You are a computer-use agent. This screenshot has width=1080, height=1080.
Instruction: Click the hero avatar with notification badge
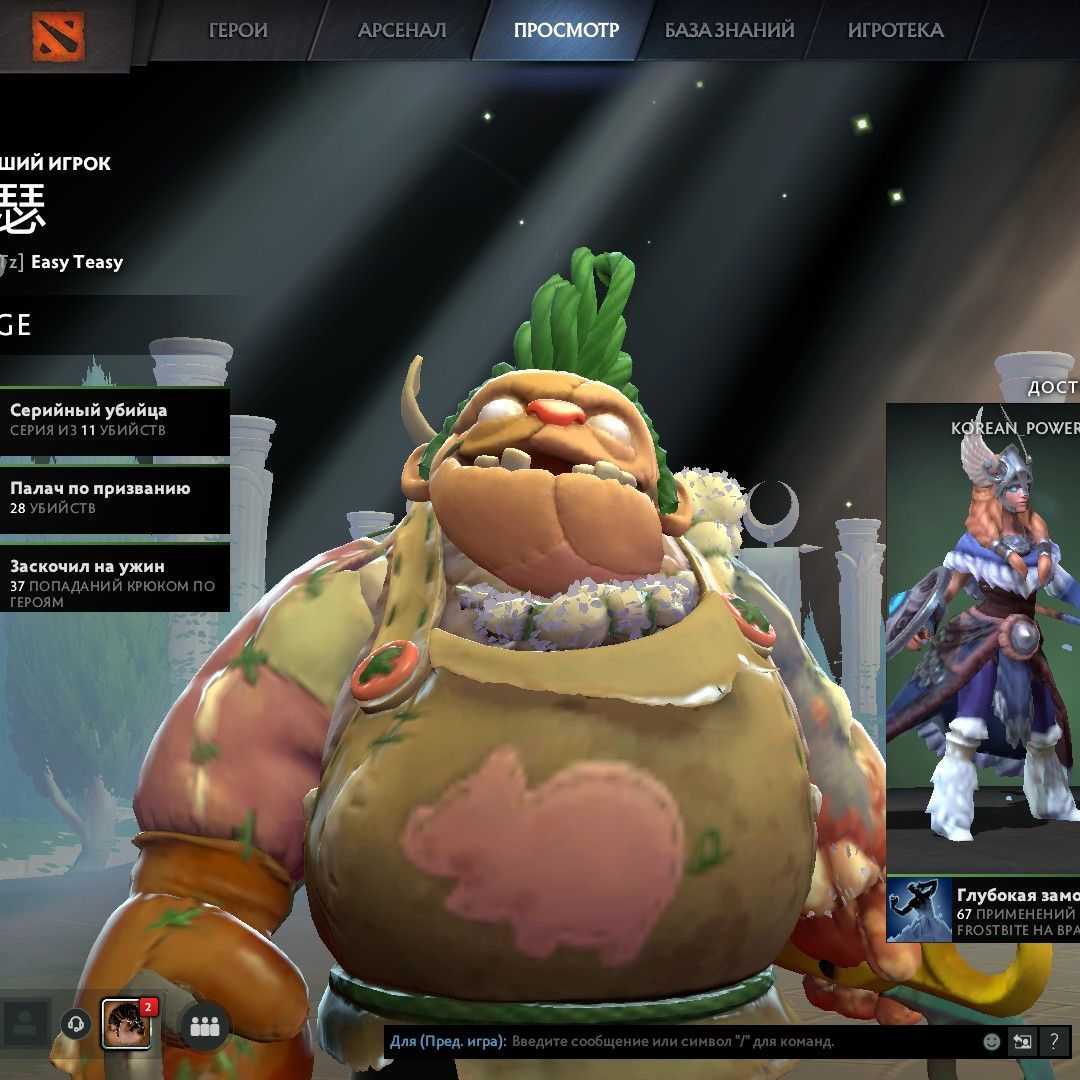point(127,1024)
